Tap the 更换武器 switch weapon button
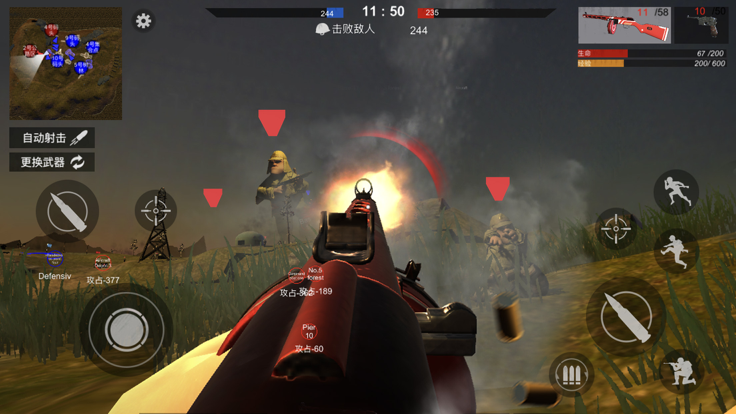The image size is (736, 414). (52, 162)
